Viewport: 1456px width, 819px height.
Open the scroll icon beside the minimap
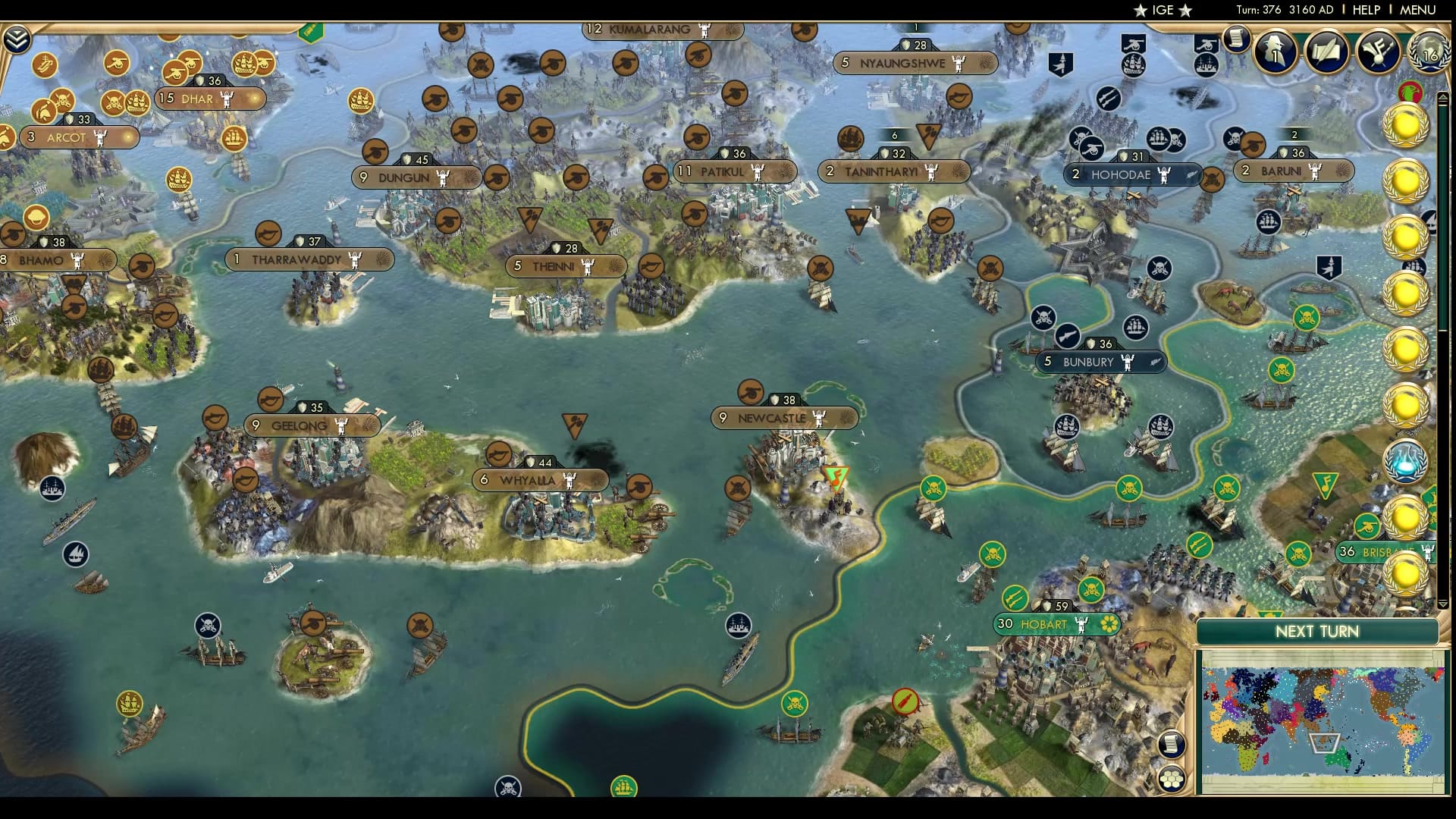pyautogui.click(x=1171, y=745)
